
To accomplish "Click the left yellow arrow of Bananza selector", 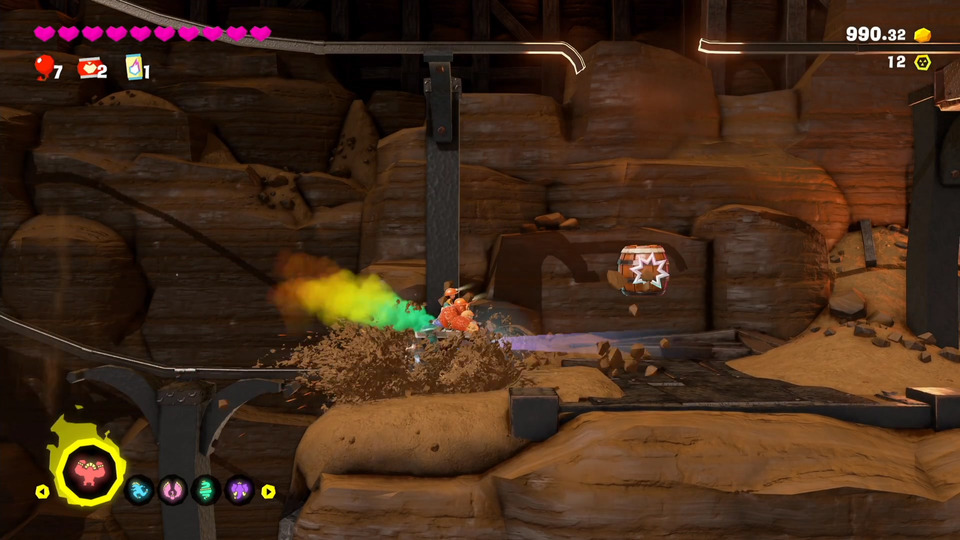I will pyautogui.click(x=42, y=491).
